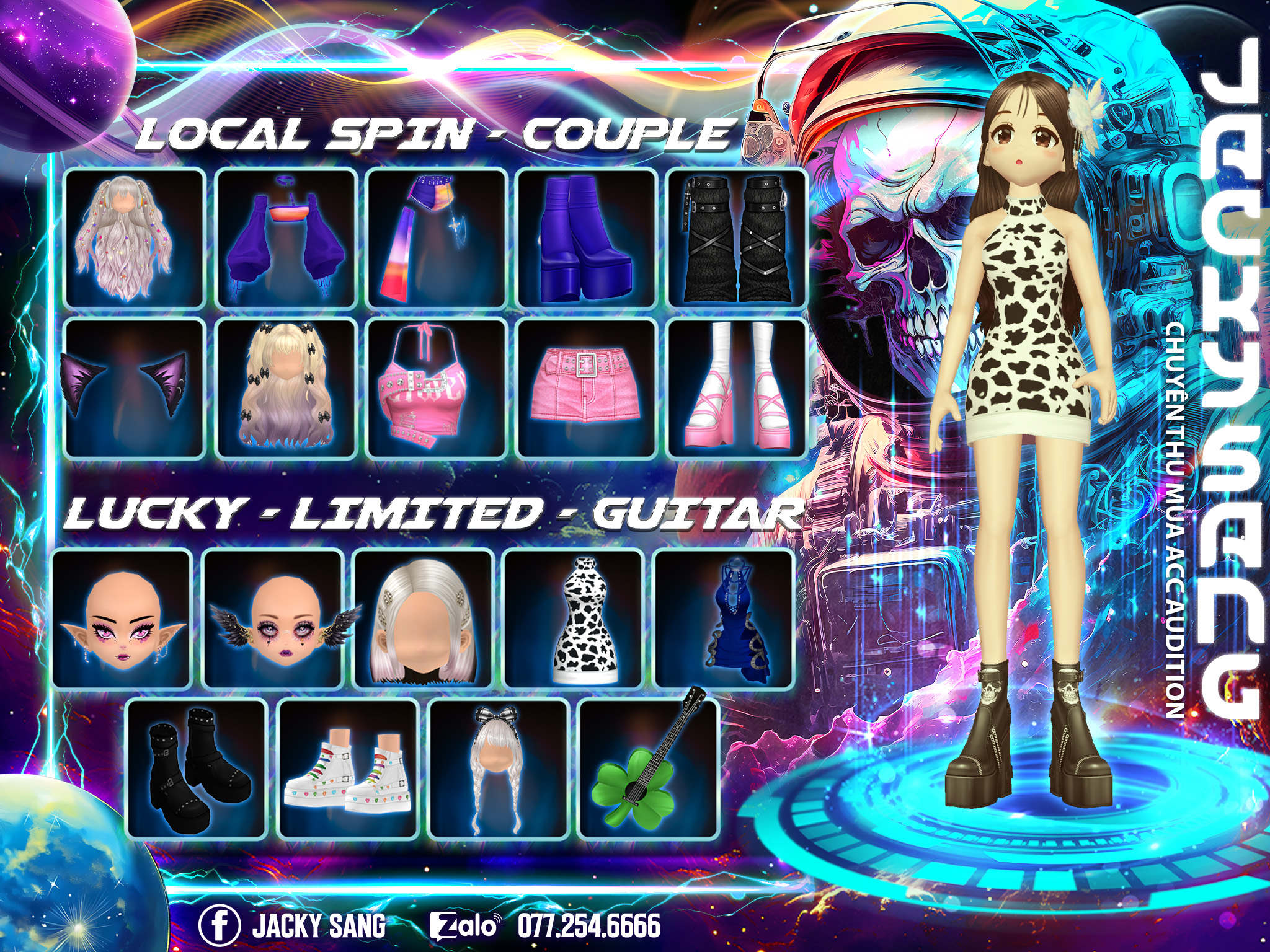Screen dimensions: 1270x952
Task: Select the black studded boots tile
Action: coord(197,769)
